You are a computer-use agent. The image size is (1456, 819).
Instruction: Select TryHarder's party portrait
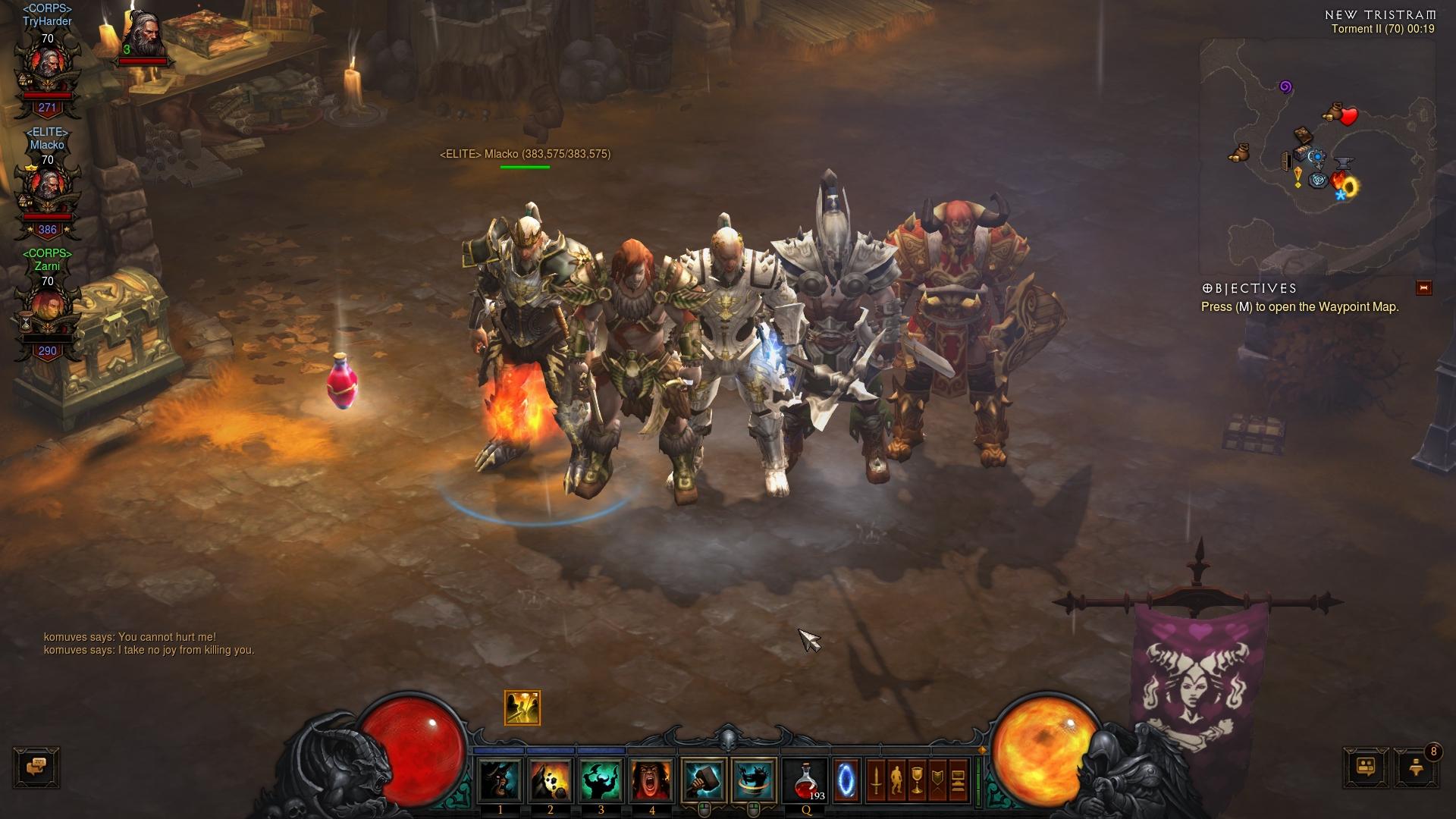tap(47, 72)
